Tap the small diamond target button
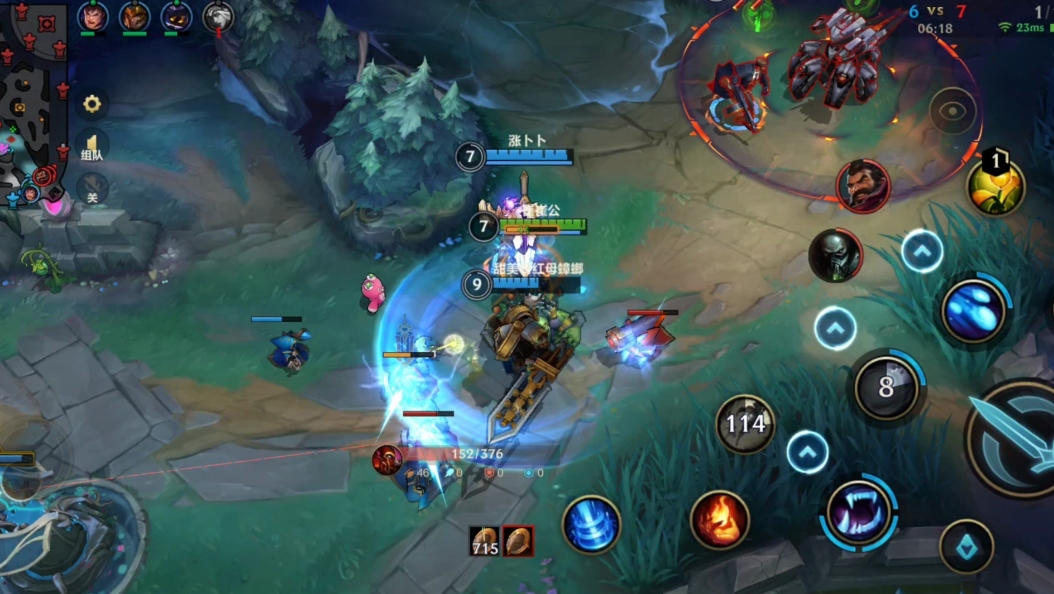The width and height of the screenshot is (1054, 594). click(x=967, y=547)
